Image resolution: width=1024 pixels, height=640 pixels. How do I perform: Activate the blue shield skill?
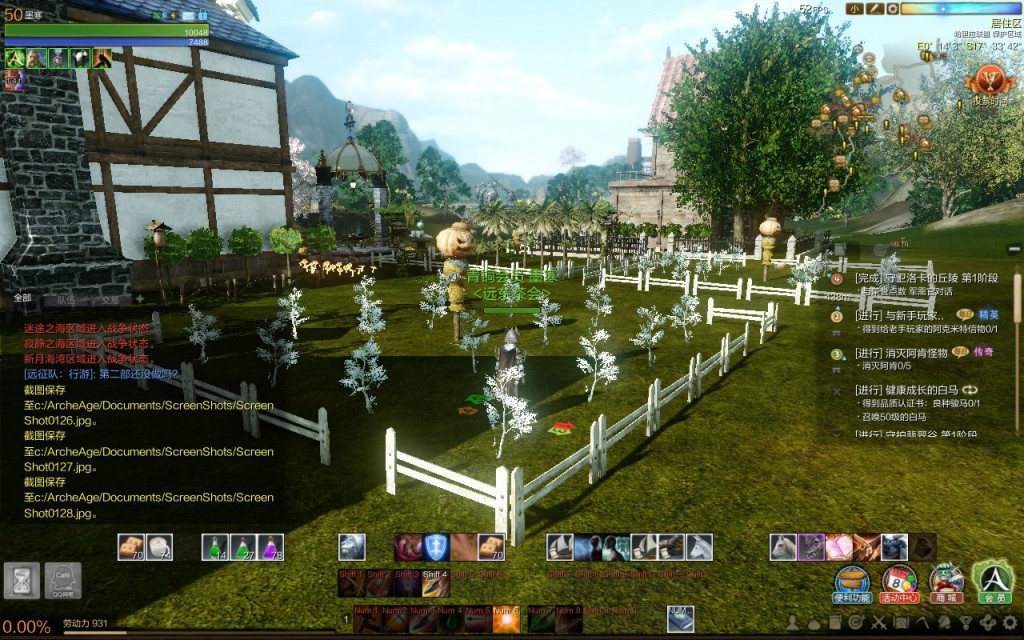pos(436,546)
